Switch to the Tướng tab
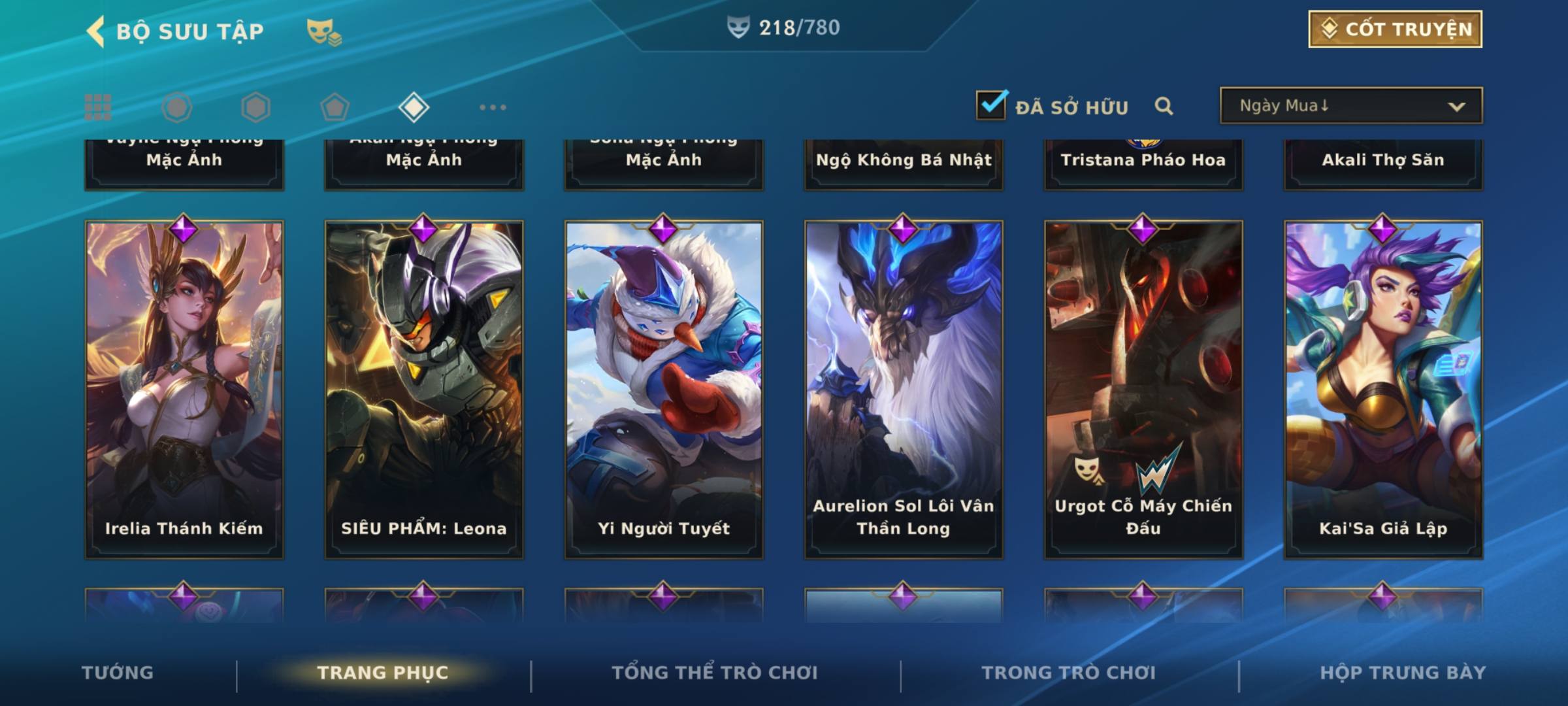The width and height of the screenshot is (1568, 706). coord(118,673)
